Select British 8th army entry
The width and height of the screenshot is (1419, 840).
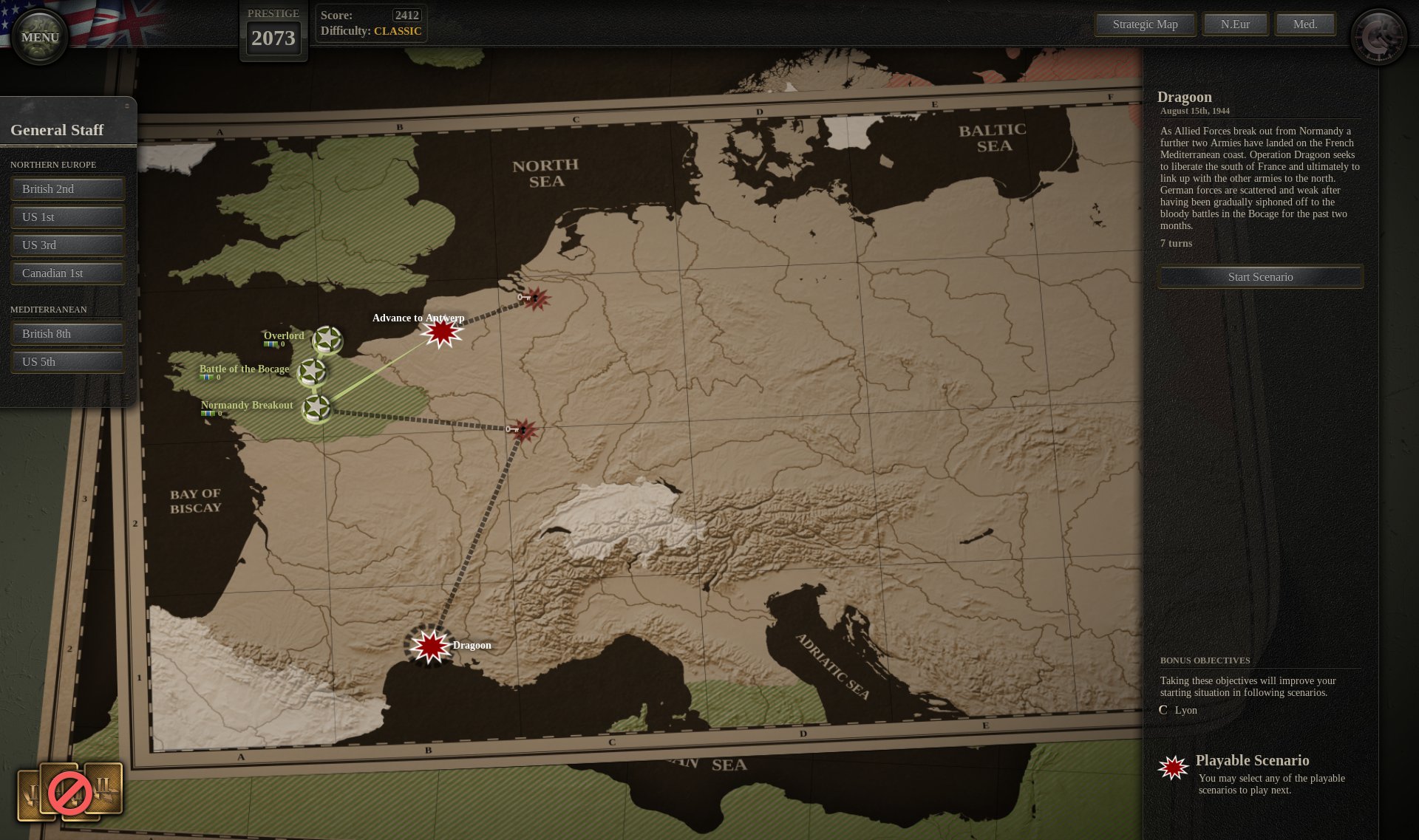(67, 334)
